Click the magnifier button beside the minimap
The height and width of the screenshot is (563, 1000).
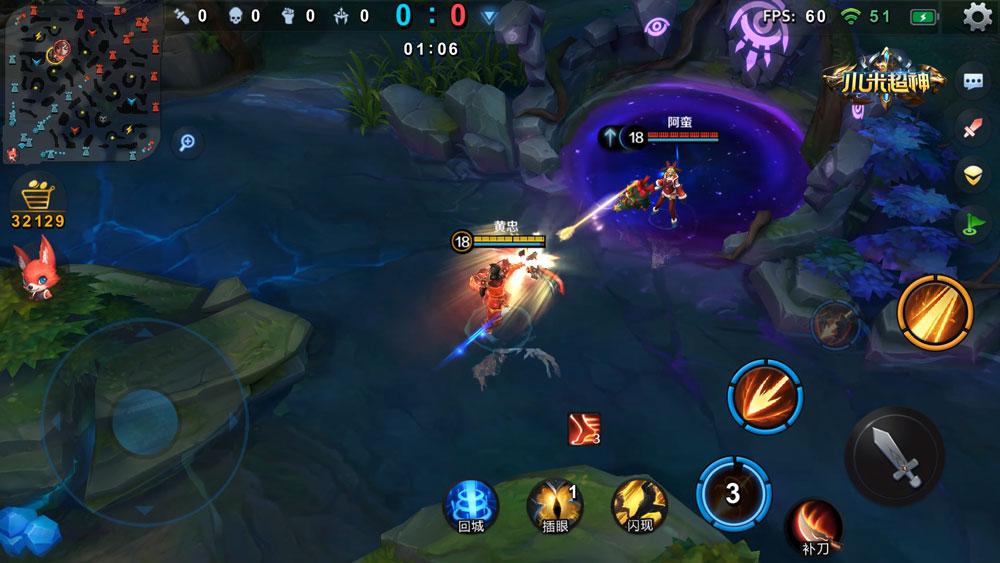[x=186, y=143]
